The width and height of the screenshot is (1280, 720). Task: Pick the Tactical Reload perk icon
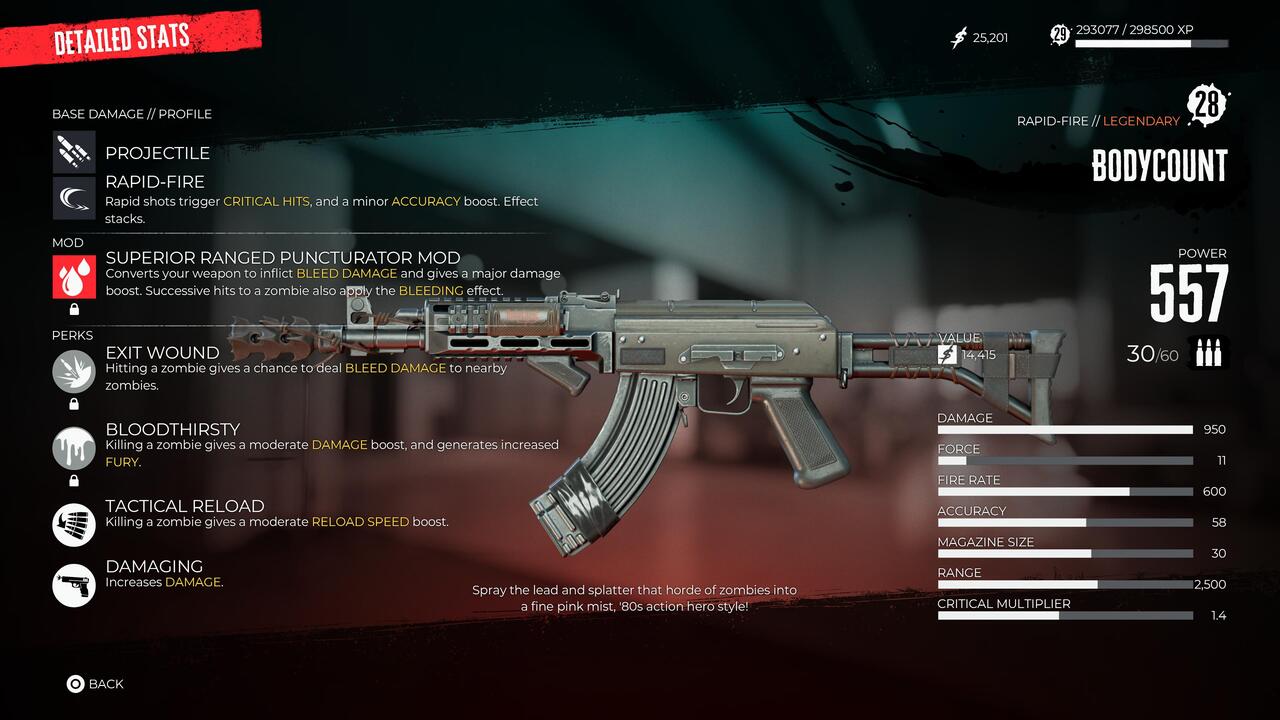point(74,524)
